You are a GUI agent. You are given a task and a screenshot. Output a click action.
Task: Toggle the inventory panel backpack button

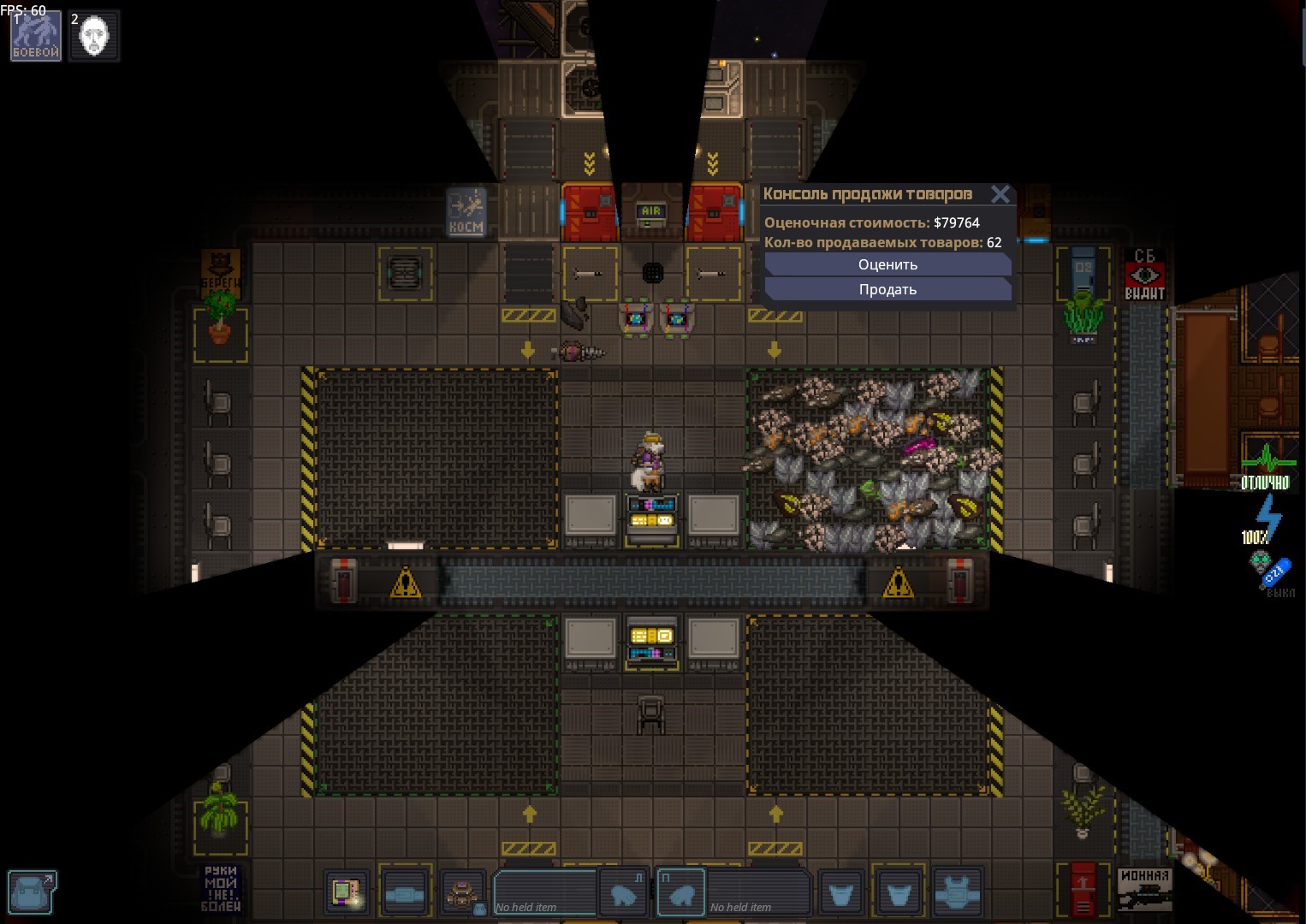point(32,892)
